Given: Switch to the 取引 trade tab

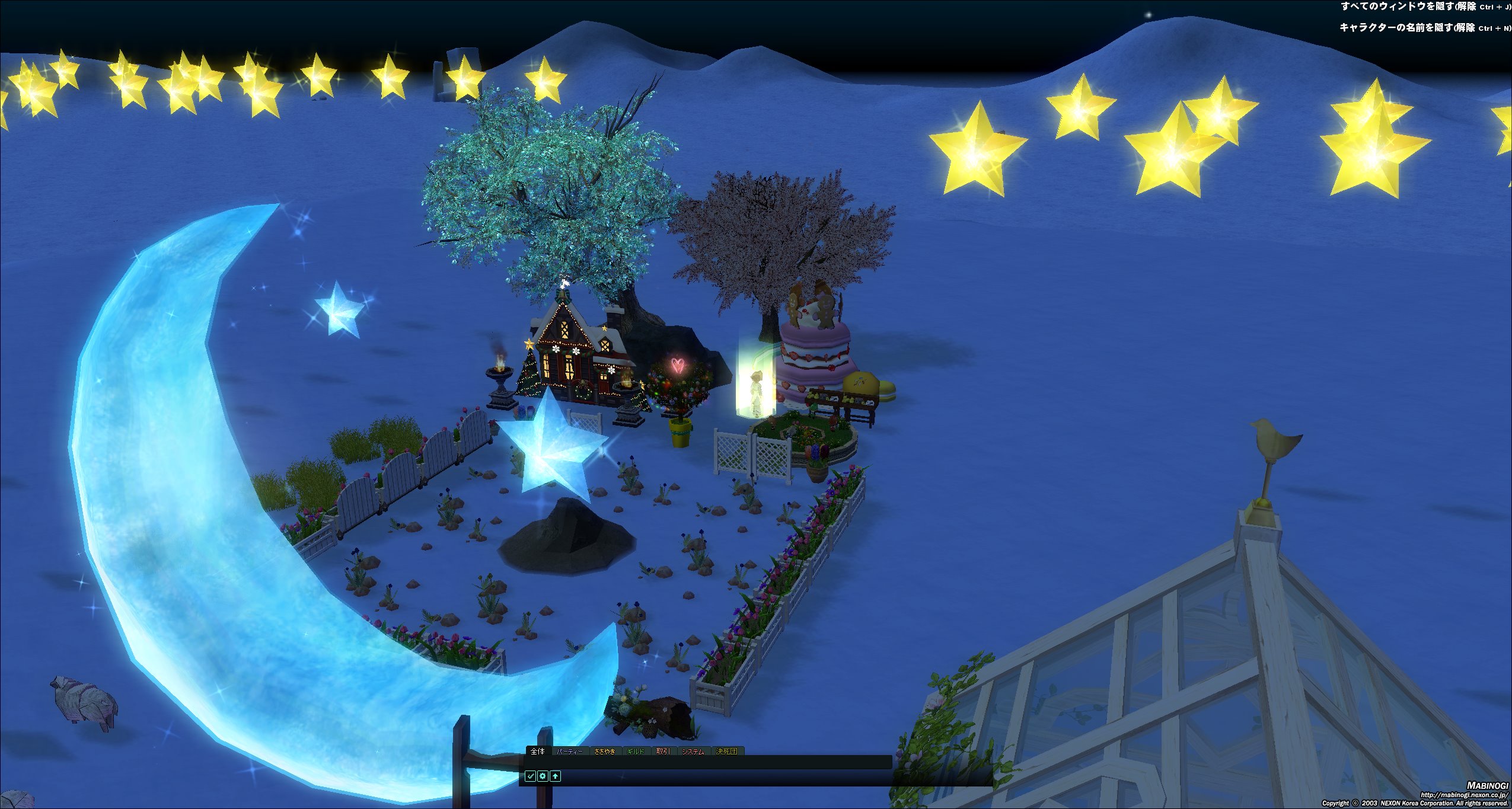Looking at the screenshot, I should pos(662,752).
